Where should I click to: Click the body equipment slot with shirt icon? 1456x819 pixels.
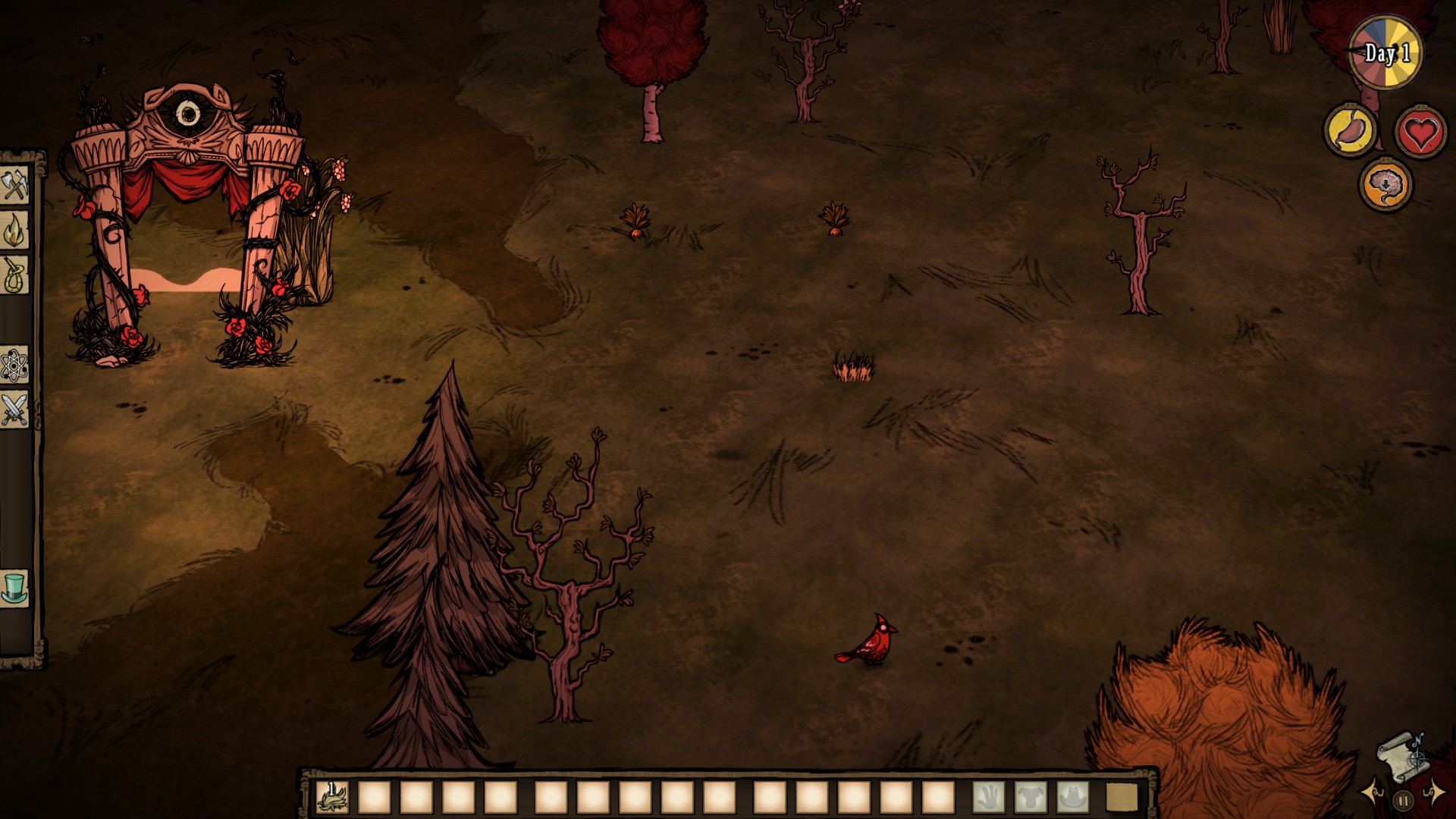click(1031, 796)
